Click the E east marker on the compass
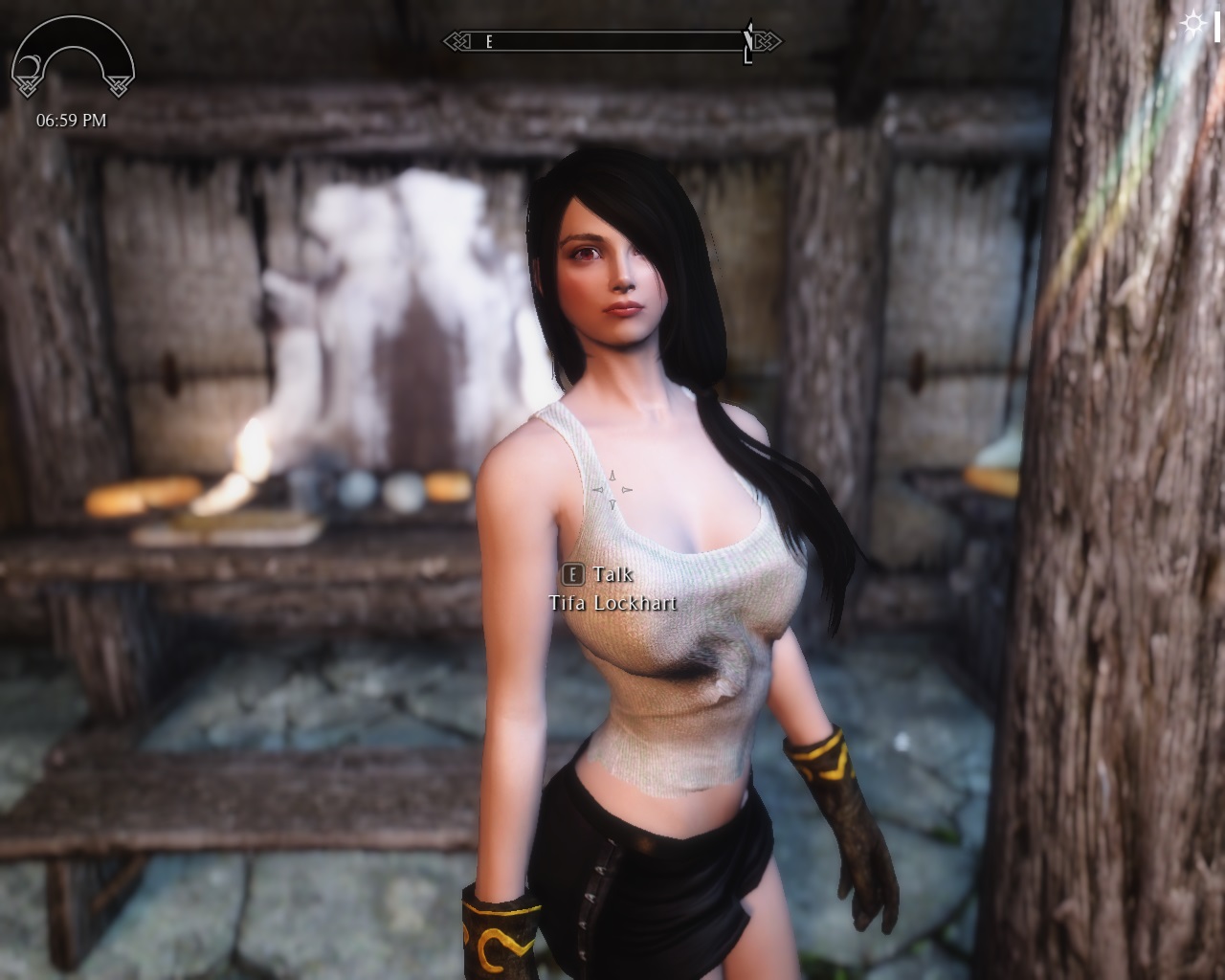 (488, 43)
